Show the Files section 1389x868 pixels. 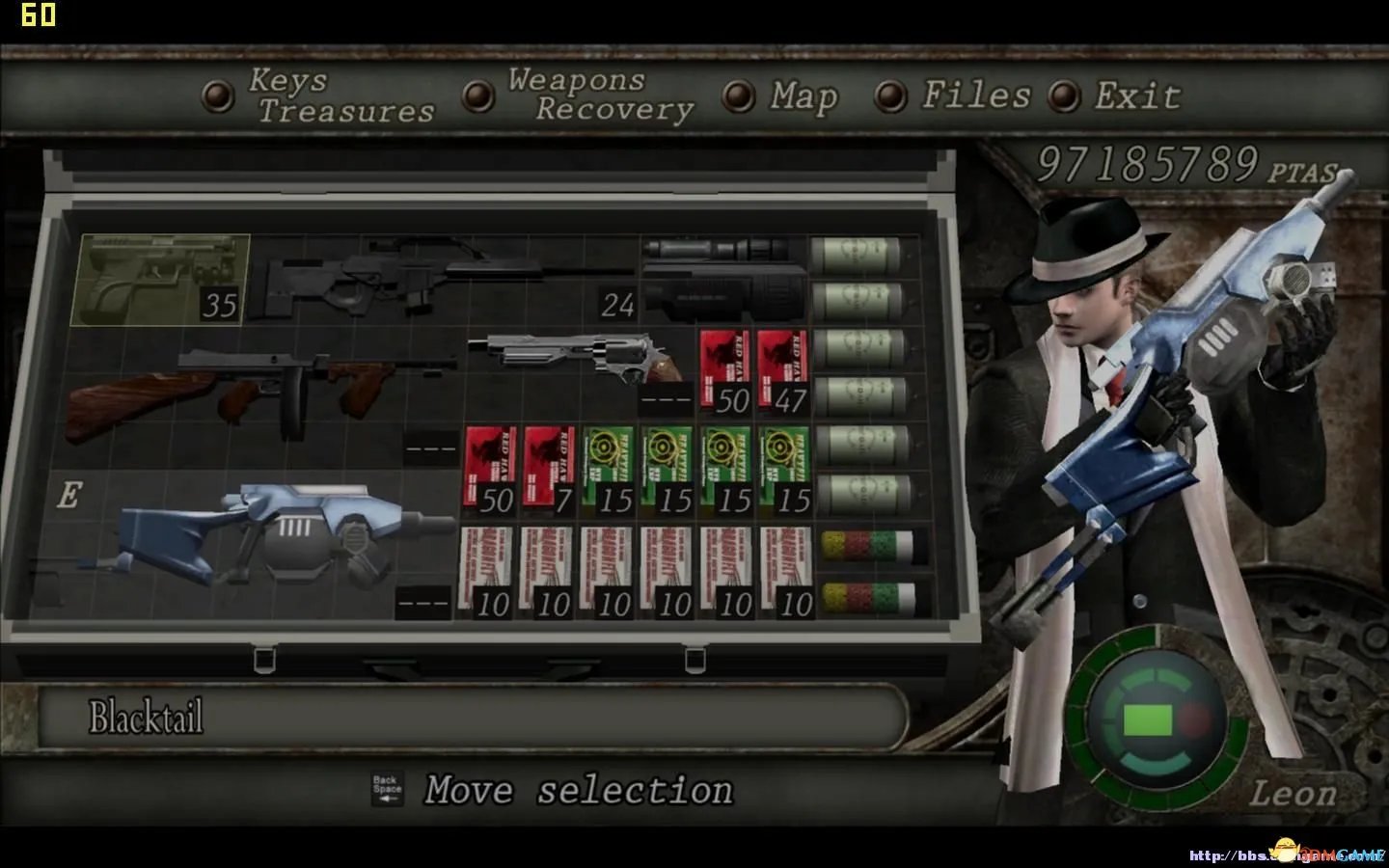point(956,95)
